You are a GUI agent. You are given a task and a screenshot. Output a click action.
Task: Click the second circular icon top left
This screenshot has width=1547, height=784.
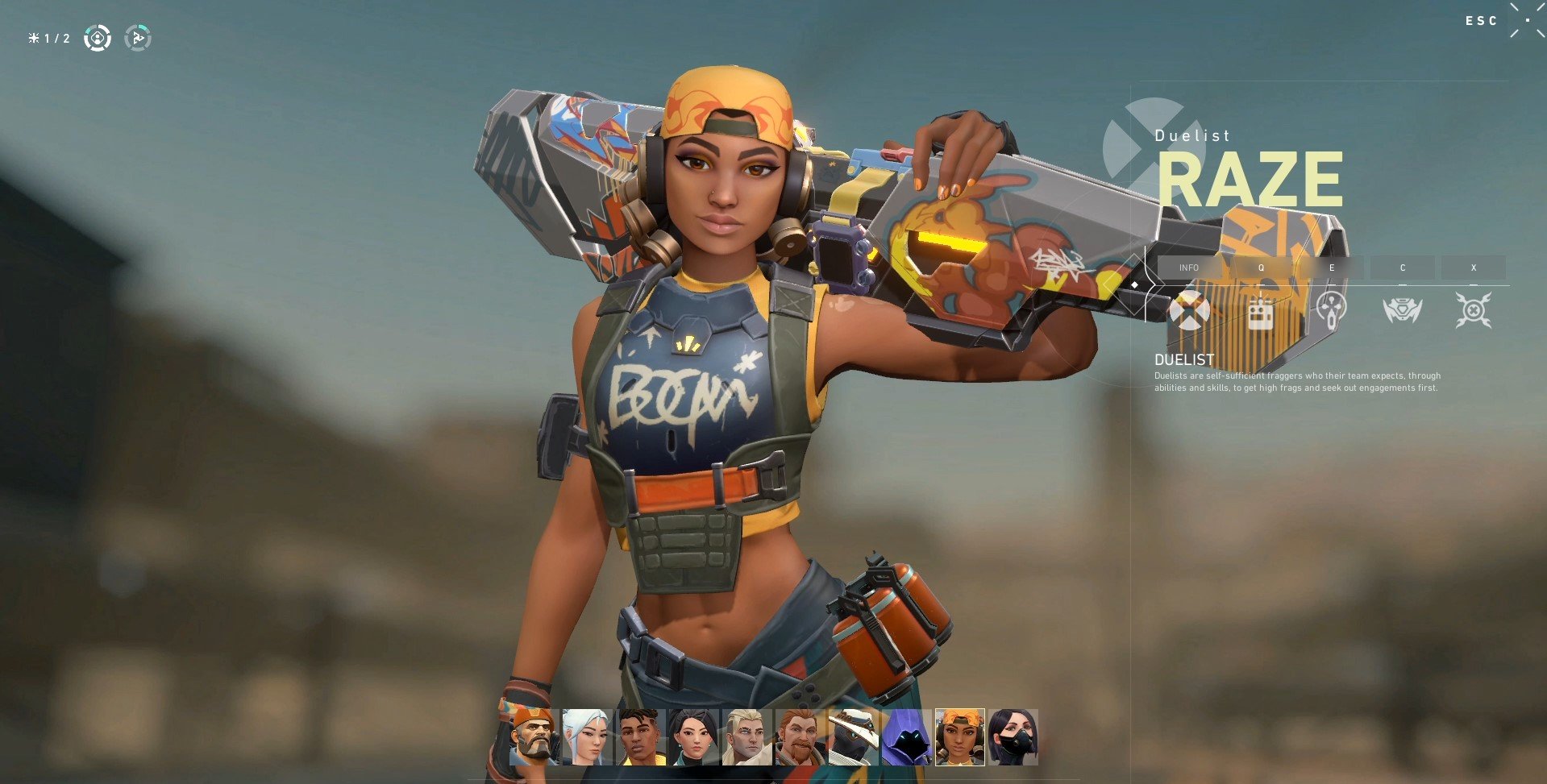click(139, 38)
